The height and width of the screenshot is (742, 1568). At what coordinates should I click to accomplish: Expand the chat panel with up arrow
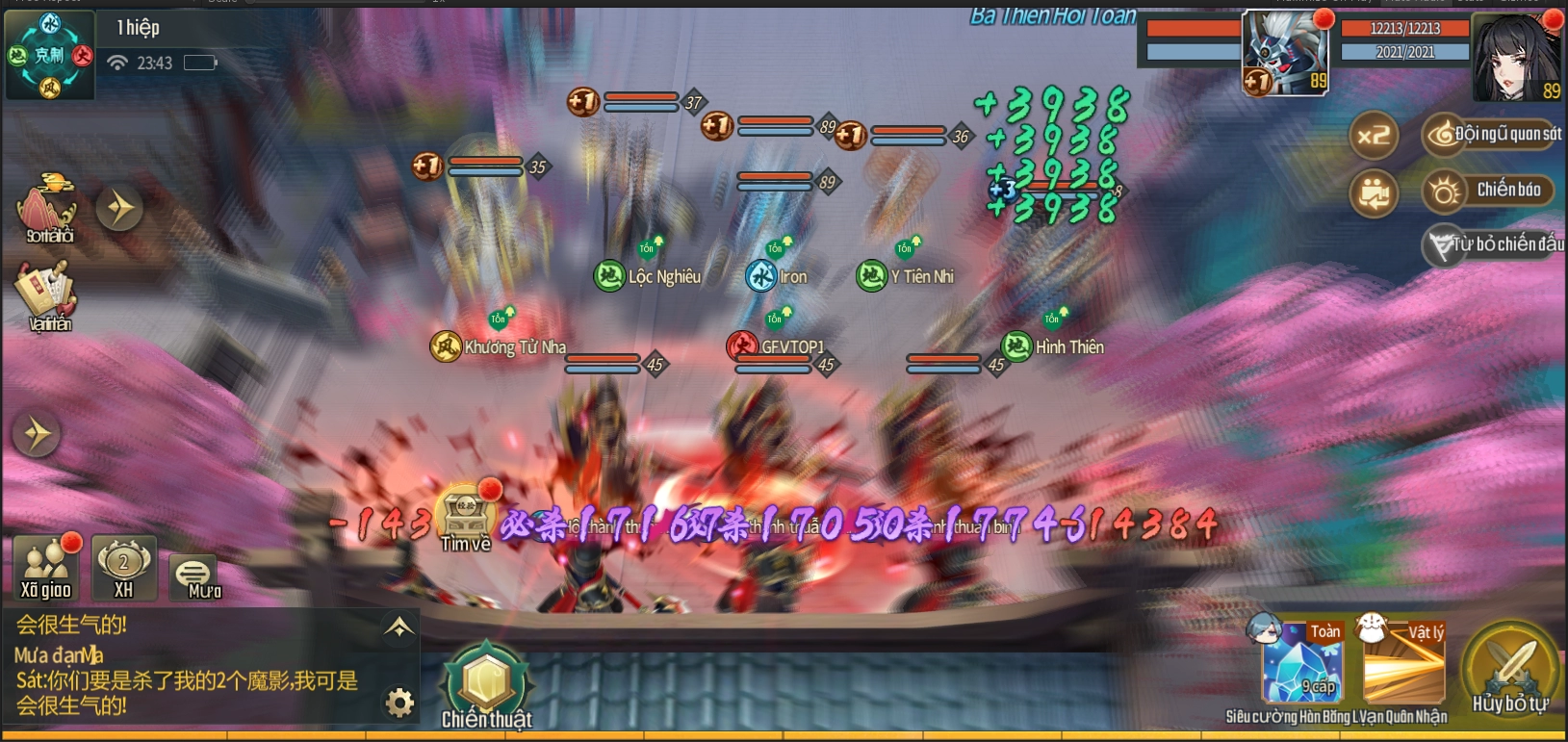tap(398, 627)
